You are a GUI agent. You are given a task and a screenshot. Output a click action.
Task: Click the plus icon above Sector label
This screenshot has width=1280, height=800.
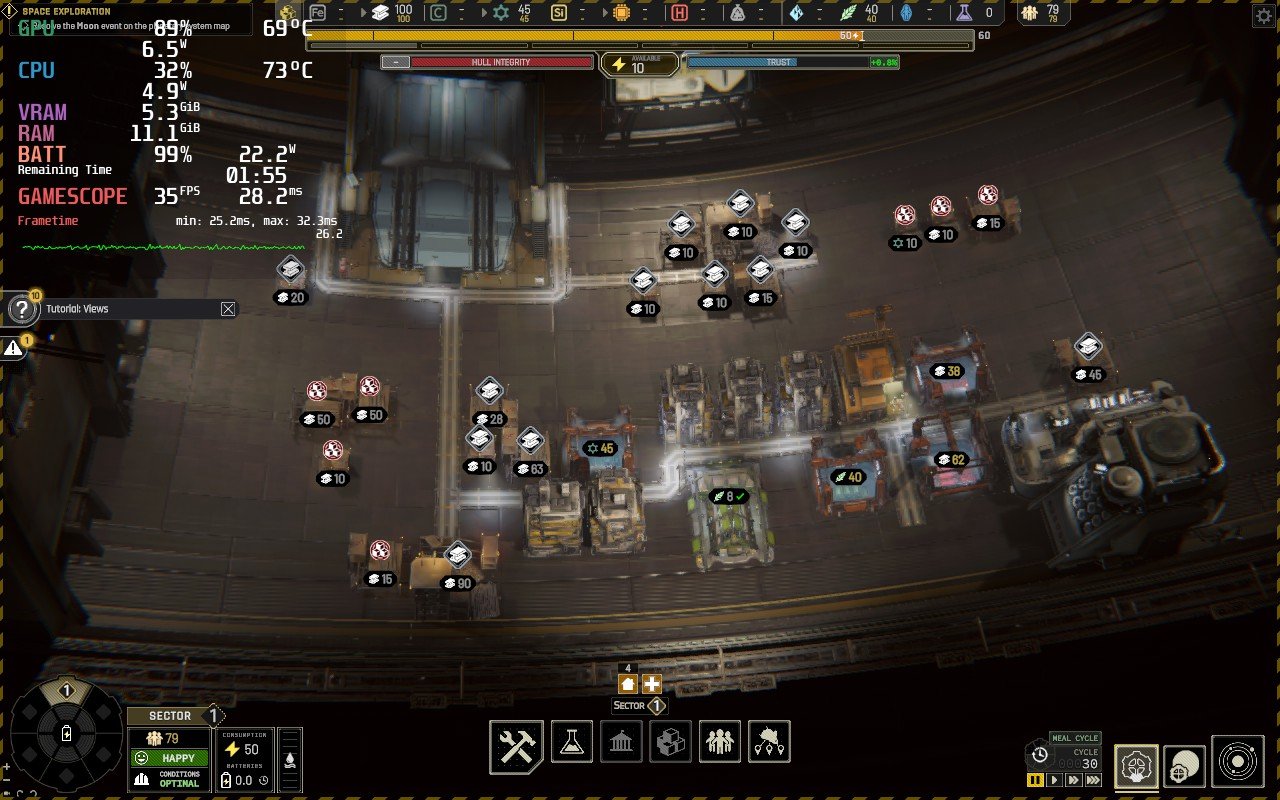point(652,684)
